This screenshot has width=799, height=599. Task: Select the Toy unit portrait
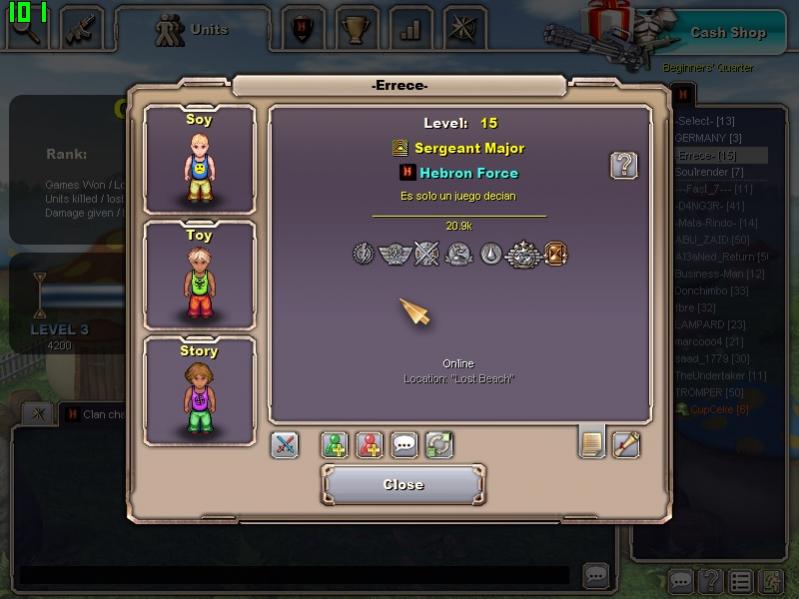200,276
